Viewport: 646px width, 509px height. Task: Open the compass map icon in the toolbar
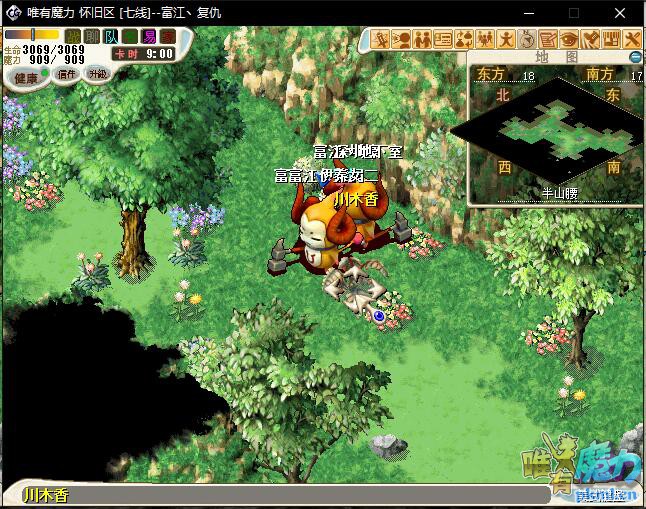tap(527, 40)
